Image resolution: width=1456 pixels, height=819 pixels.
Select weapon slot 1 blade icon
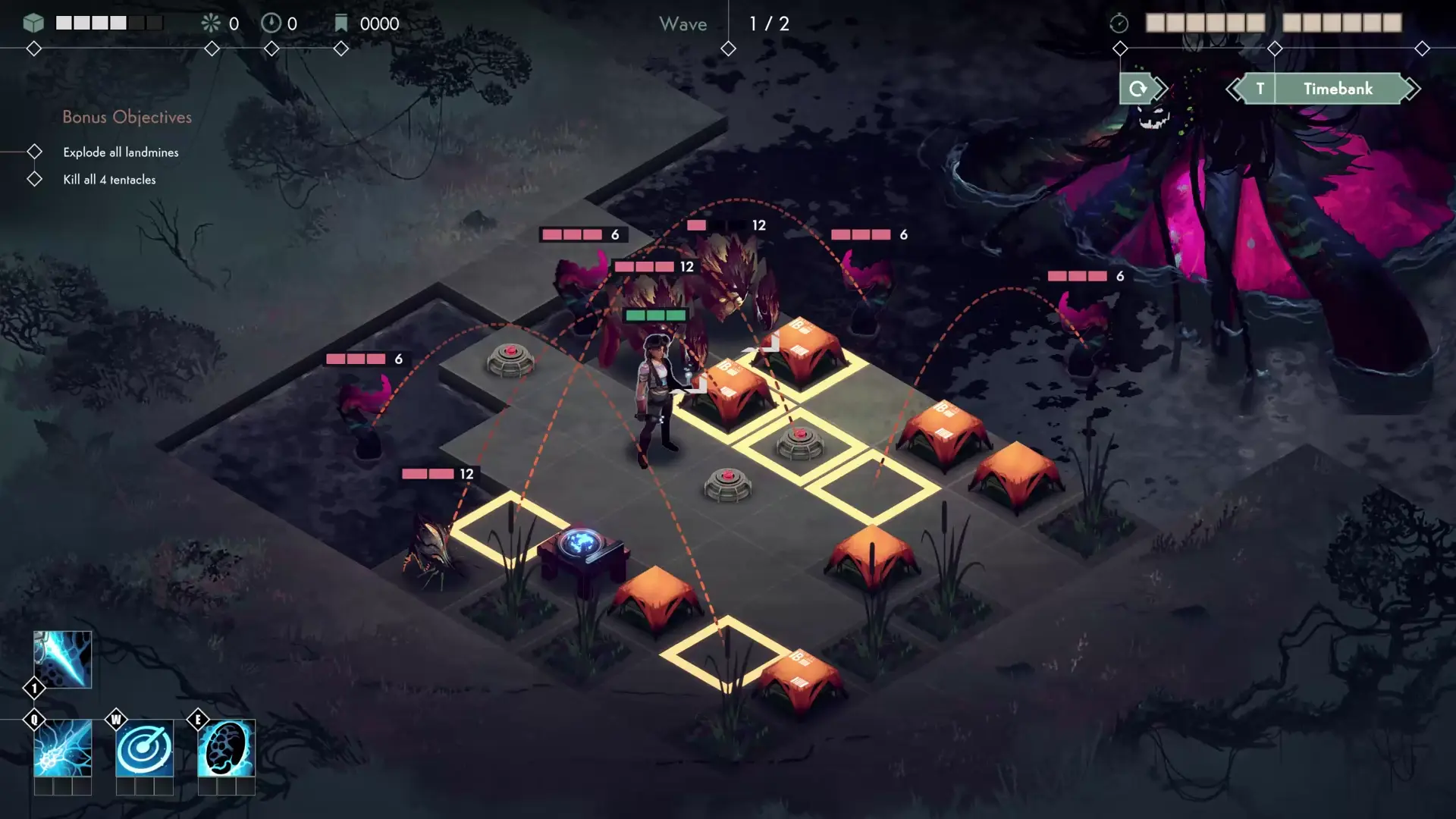click(x=62, y=659)
